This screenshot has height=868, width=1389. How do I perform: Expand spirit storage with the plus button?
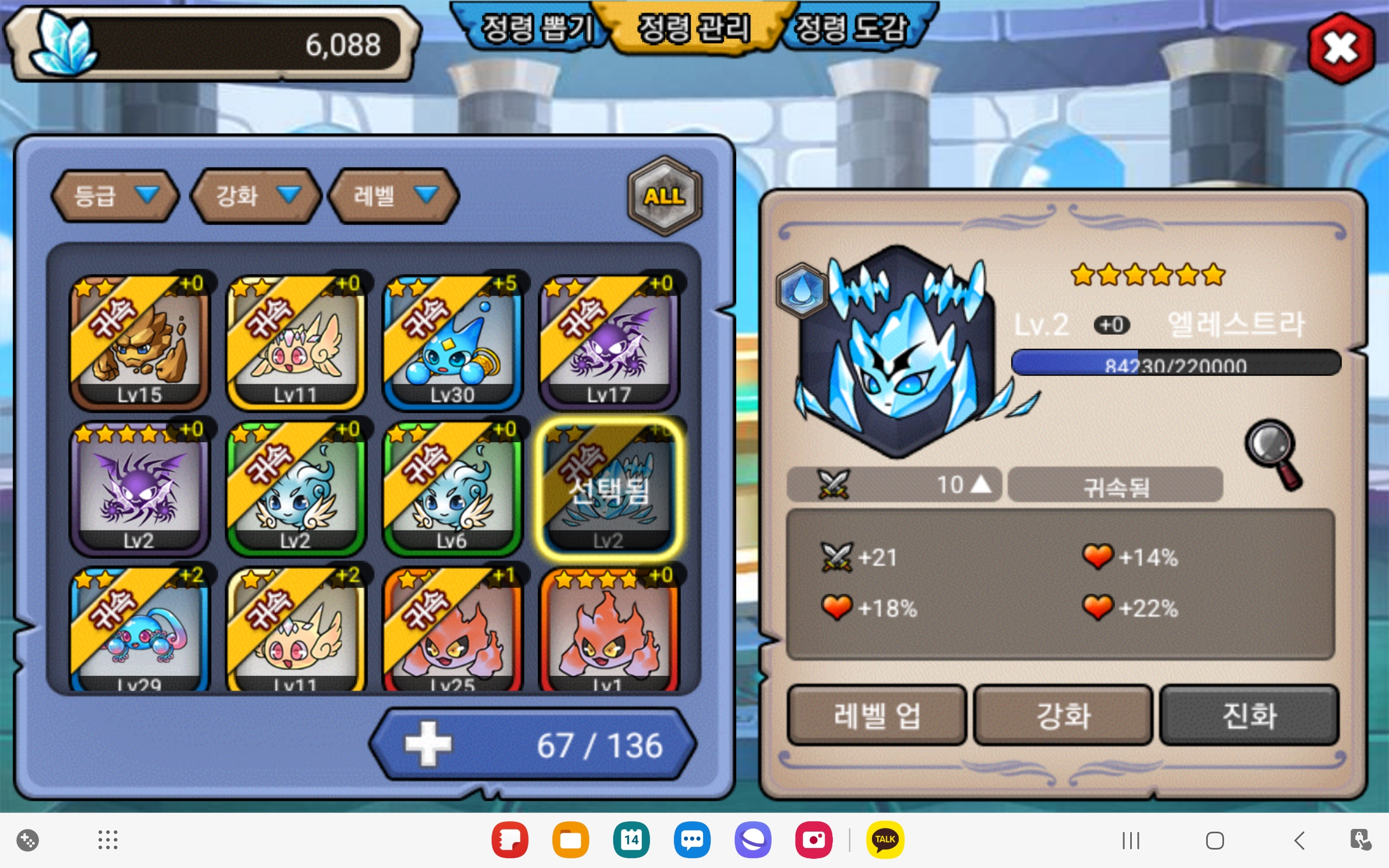[x=428, y=744]
